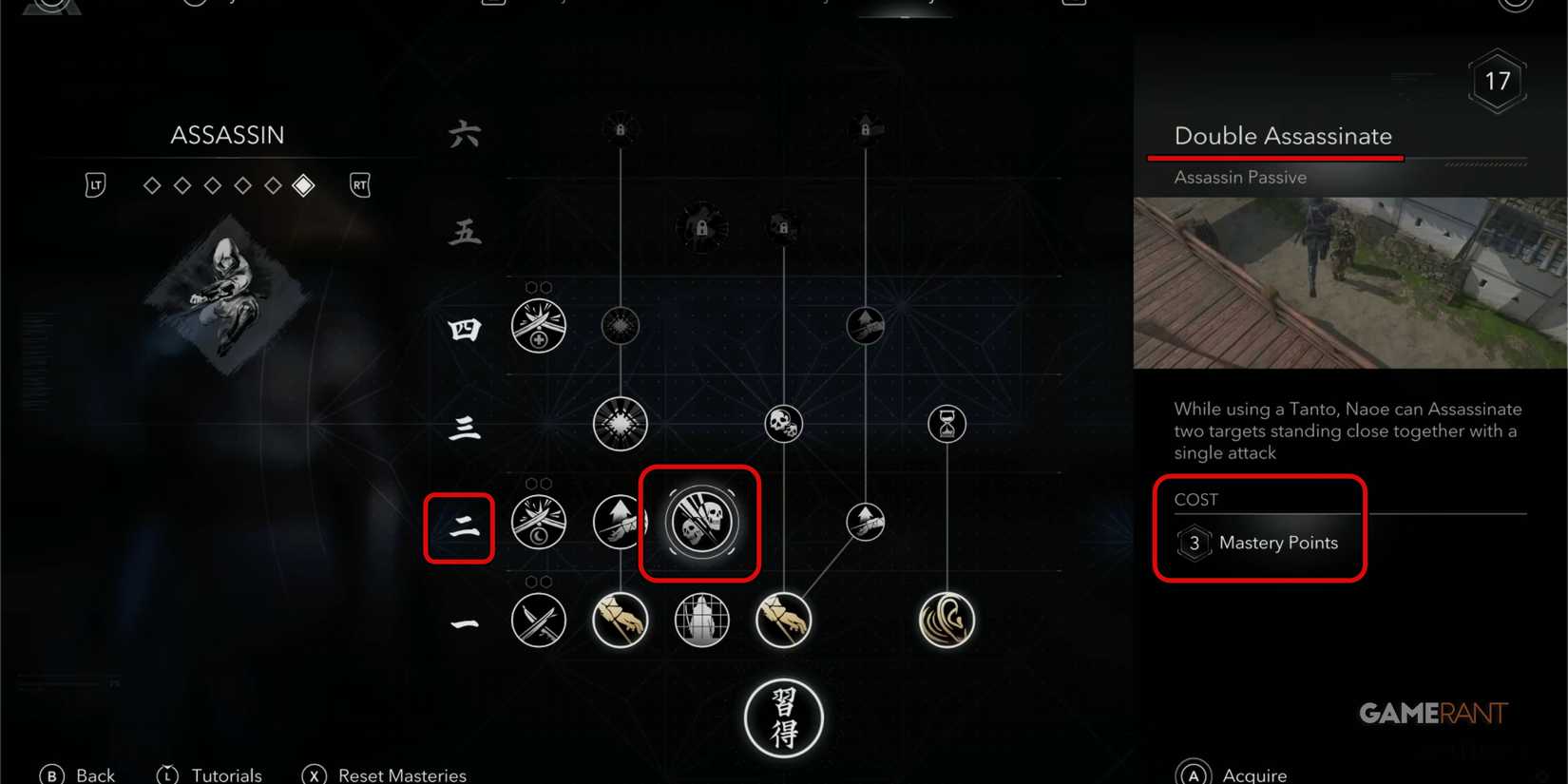Click the 習得 central mastery node

[783, 718]
